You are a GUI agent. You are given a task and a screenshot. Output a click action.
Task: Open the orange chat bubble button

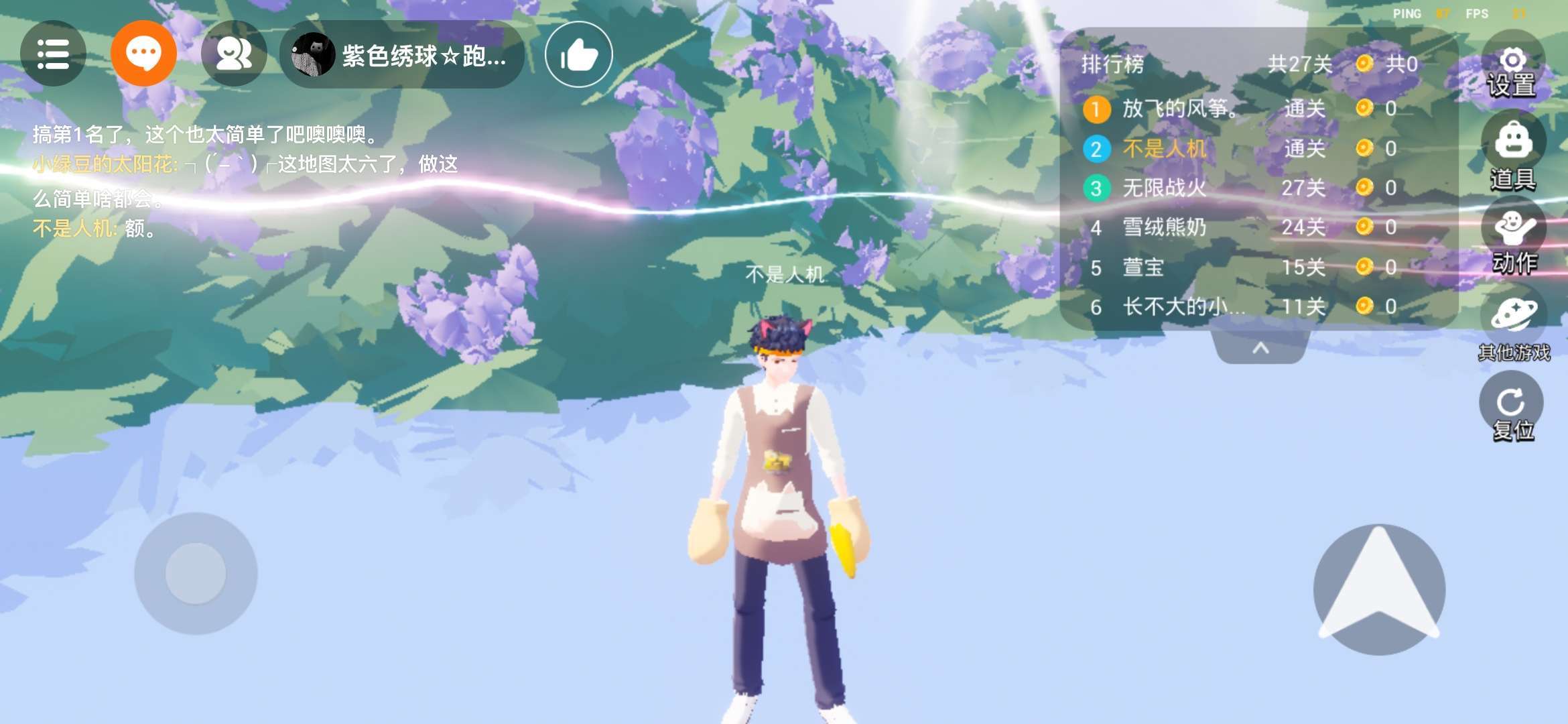143,54
